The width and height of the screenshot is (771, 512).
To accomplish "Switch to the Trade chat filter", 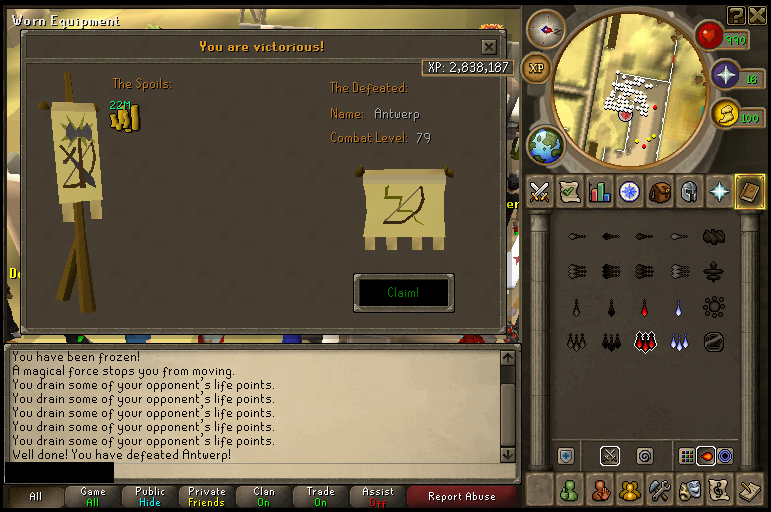I will (321, 497).
